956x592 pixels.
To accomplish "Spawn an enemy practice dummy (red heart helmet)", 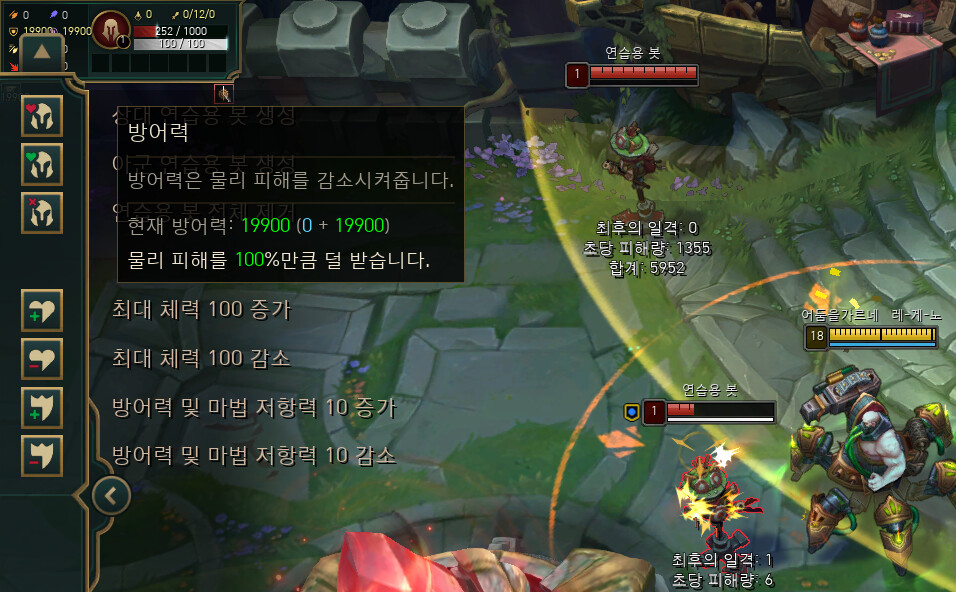I will 42,116.
